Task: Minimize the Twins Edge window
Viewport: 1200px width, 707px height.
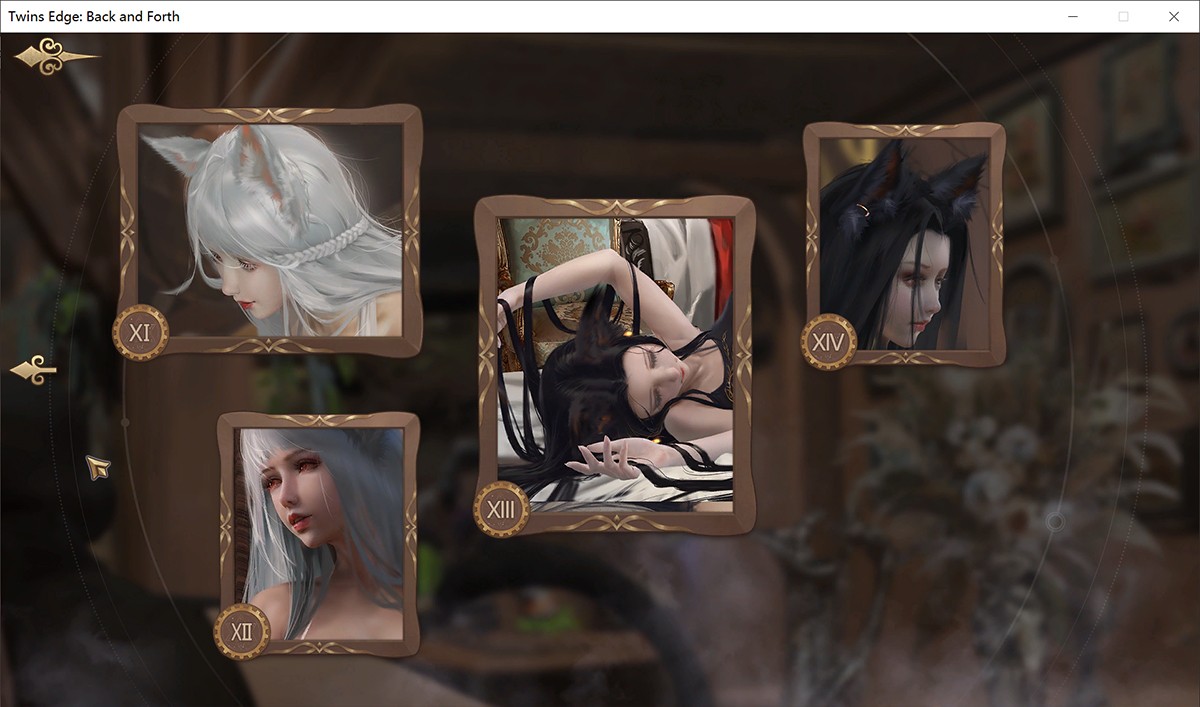Action: tap(1072, 16)
